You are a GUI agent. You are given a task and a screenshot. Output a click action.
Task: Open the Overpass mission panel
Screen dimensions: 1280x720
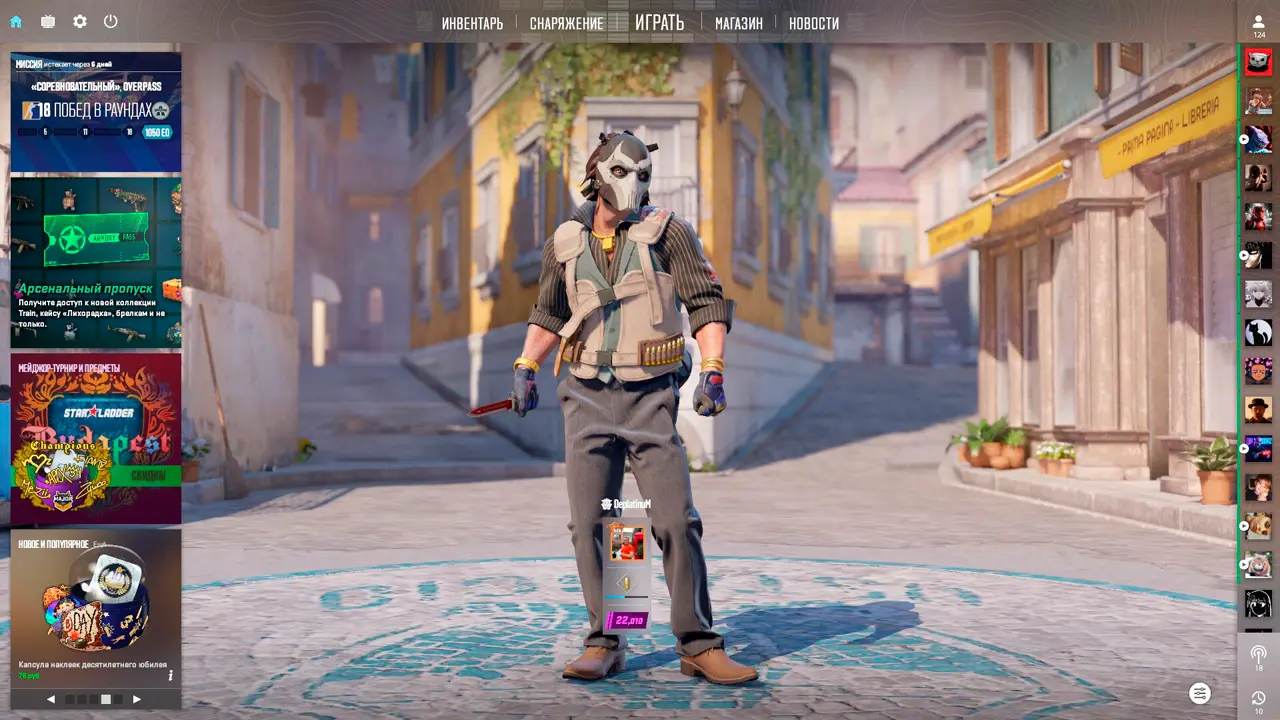coord(96,112)
